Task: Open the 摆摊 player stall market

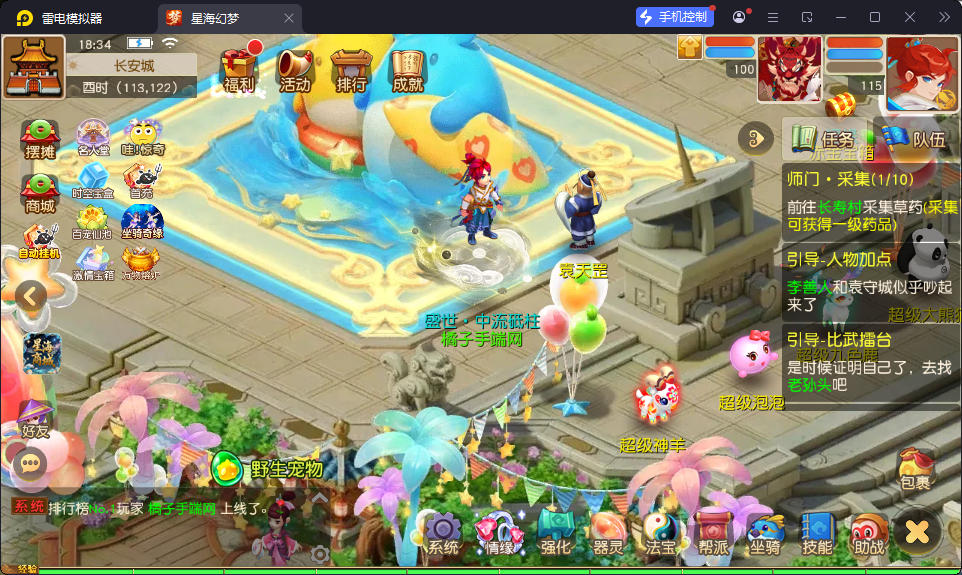Action: point(40,138)
